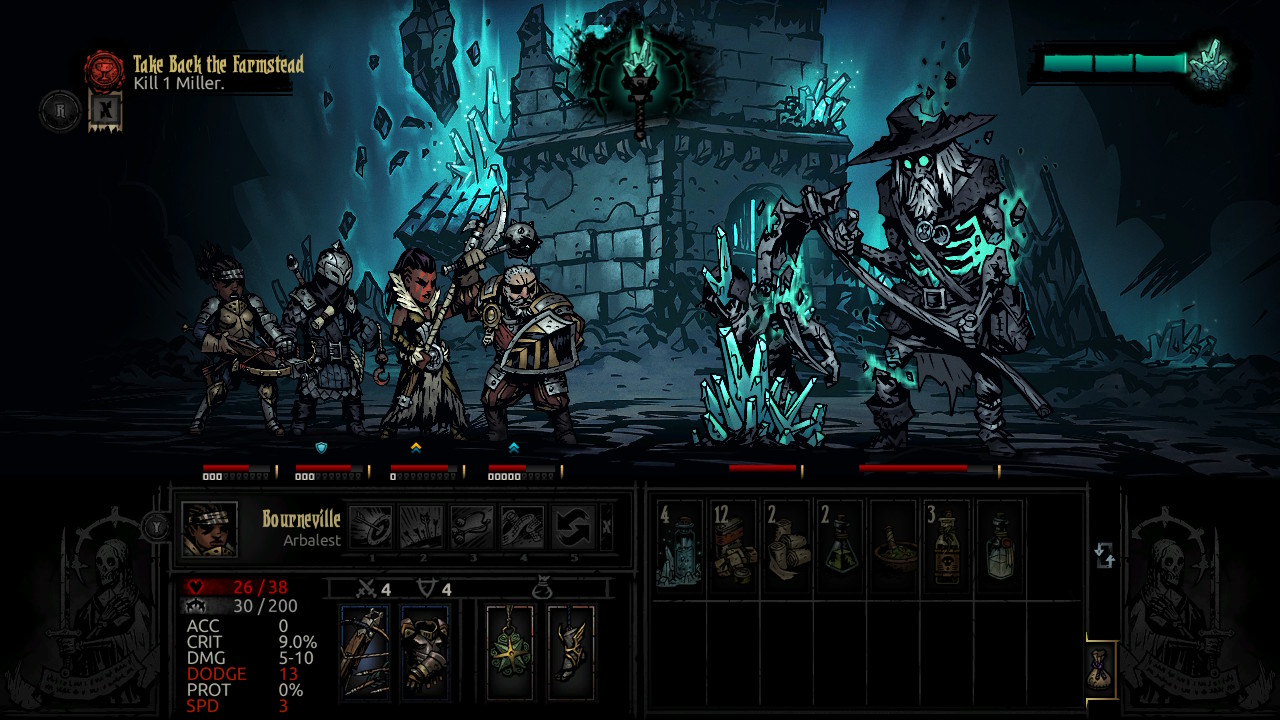Click the antivenom flask in inventory
The width and height of the screenshot is (1280, 720).
pos(841,546)
